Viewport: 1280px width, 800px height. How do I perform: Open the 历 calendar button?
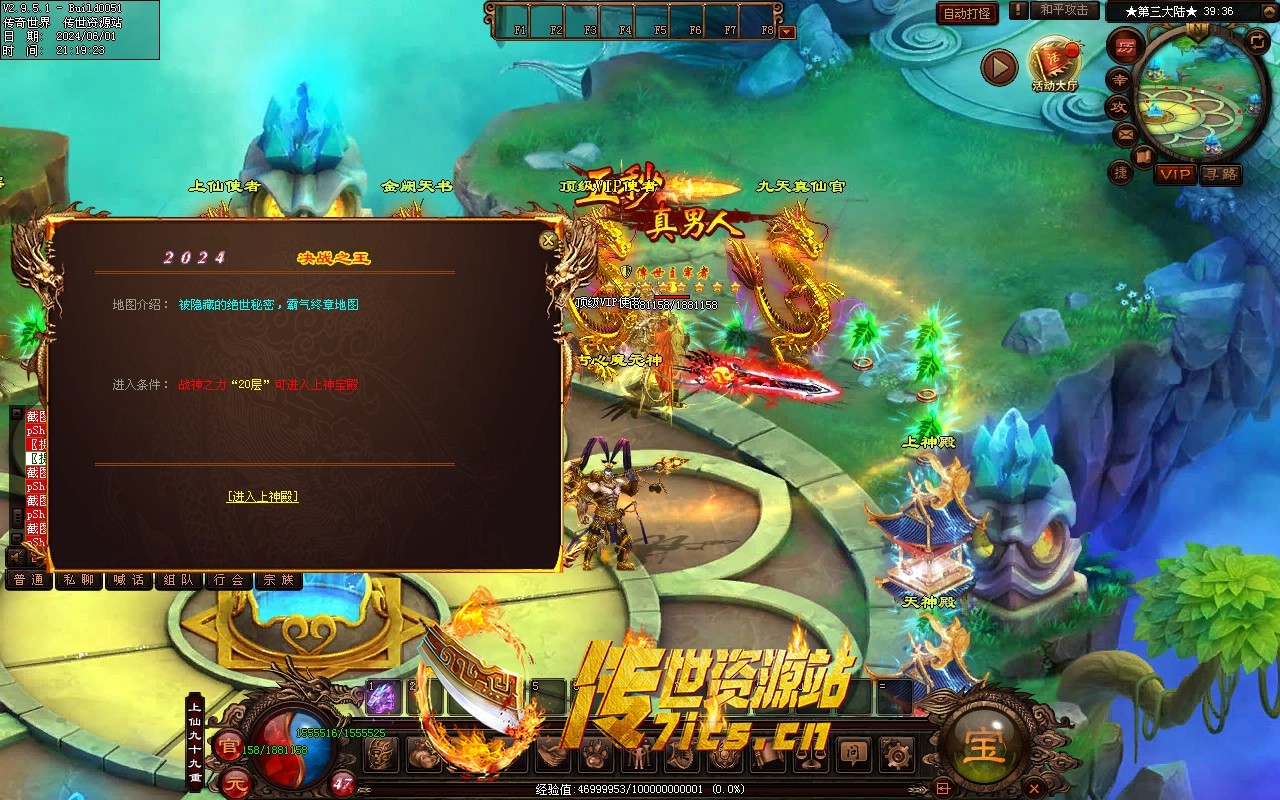[x=1126, y=46]
